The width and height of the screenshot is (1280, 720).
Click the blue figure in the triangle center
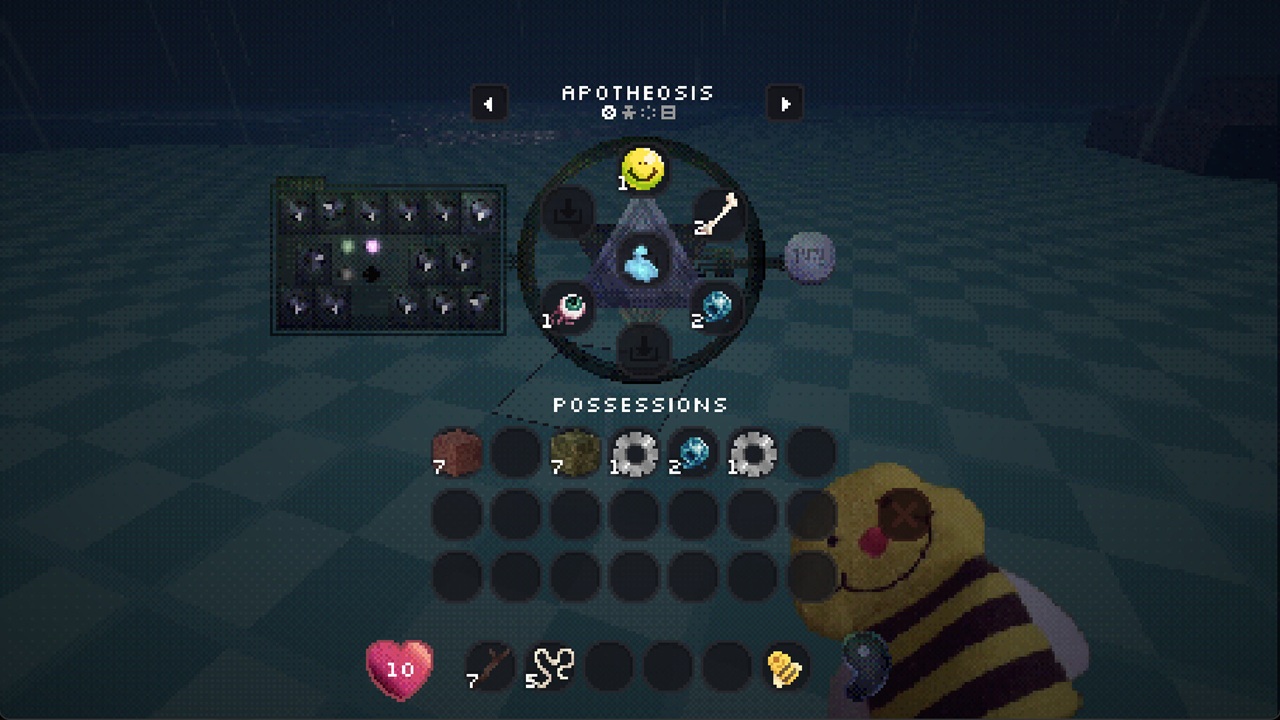[642, 262]
